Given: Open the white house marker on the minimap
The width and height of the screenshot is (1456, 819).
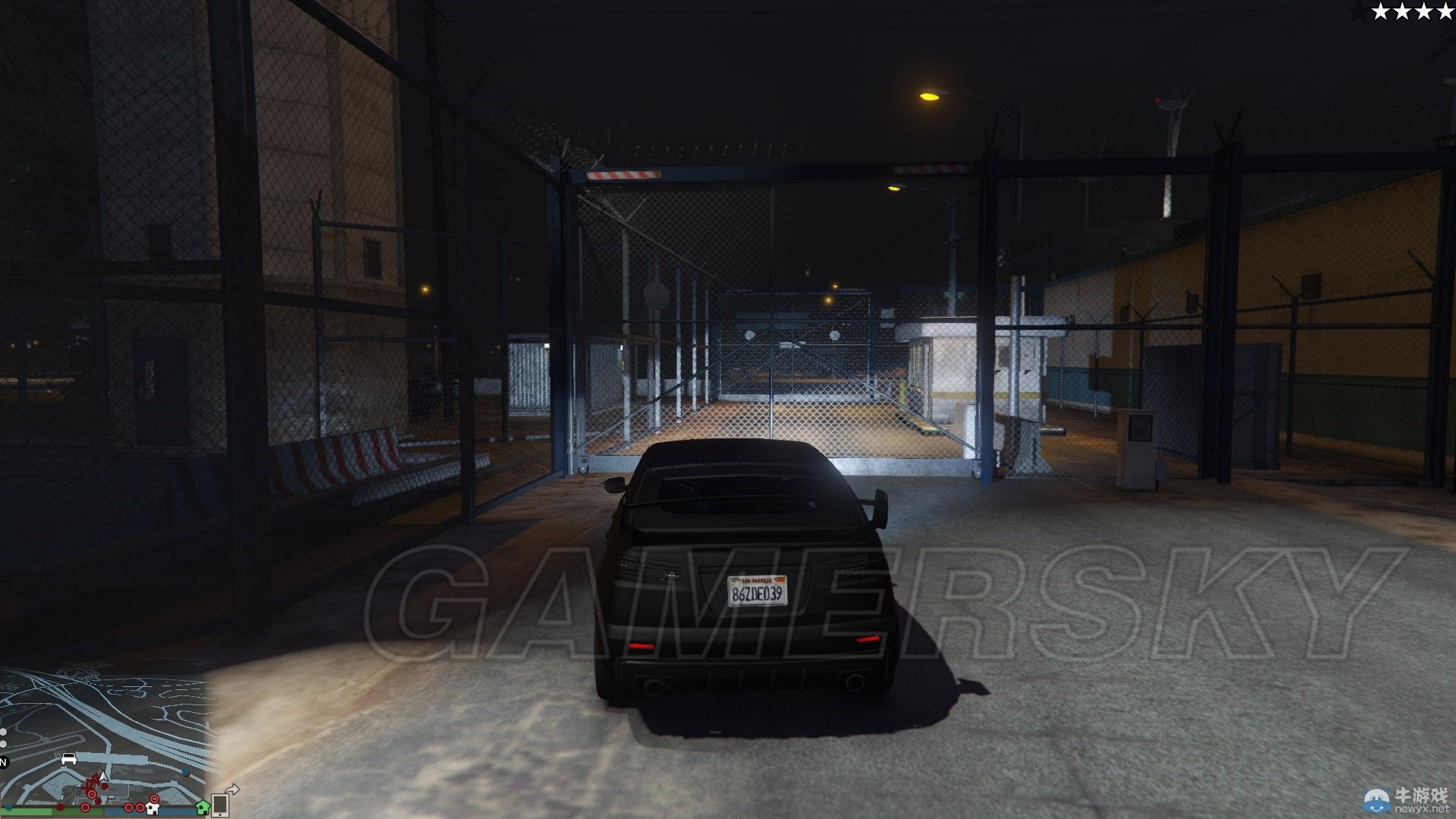Looking at the screenshot, I should [153, 808].
